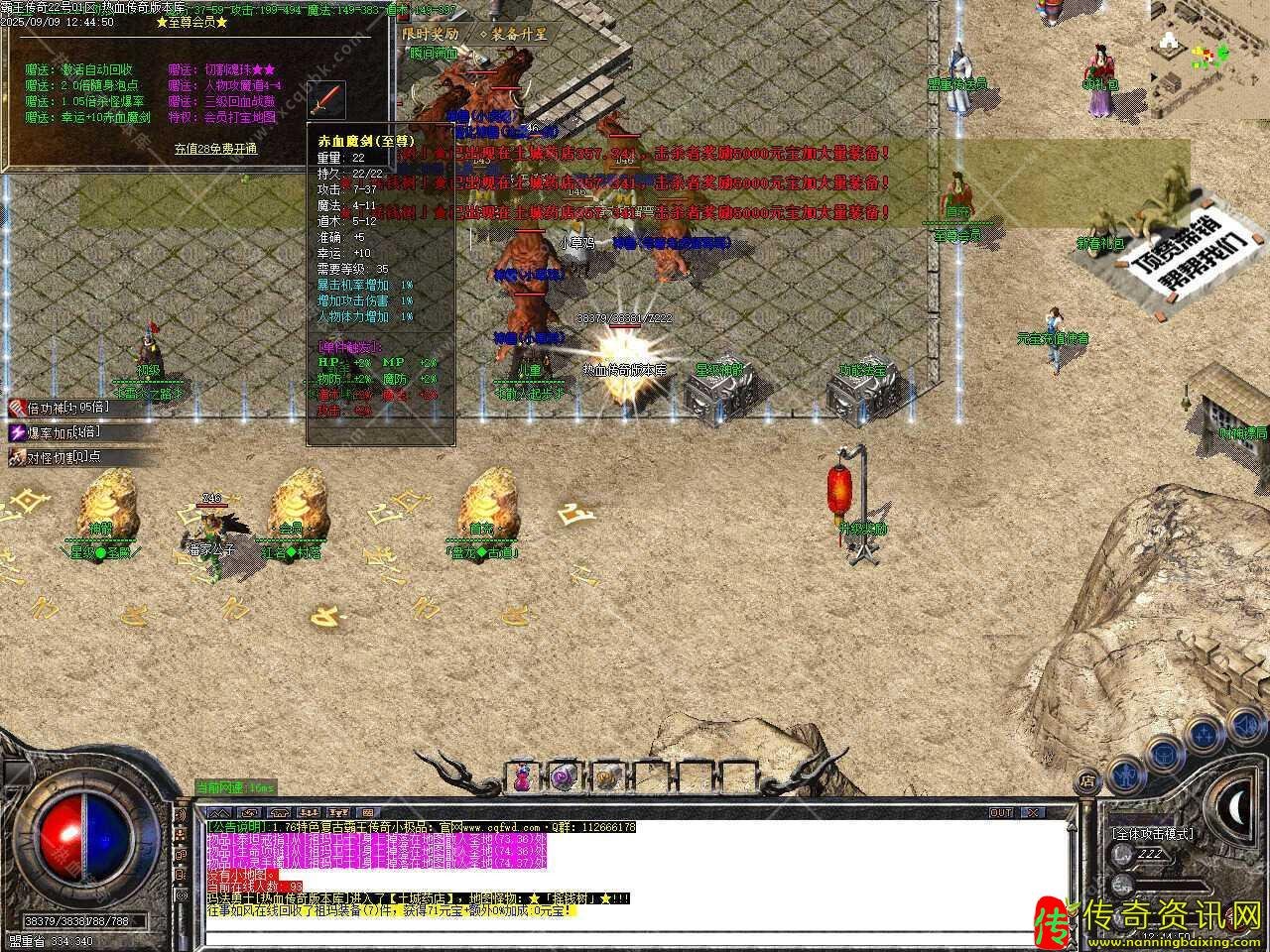Click the OUT button above the chat box
The image size is (1270, 952).
point(1001,812)
